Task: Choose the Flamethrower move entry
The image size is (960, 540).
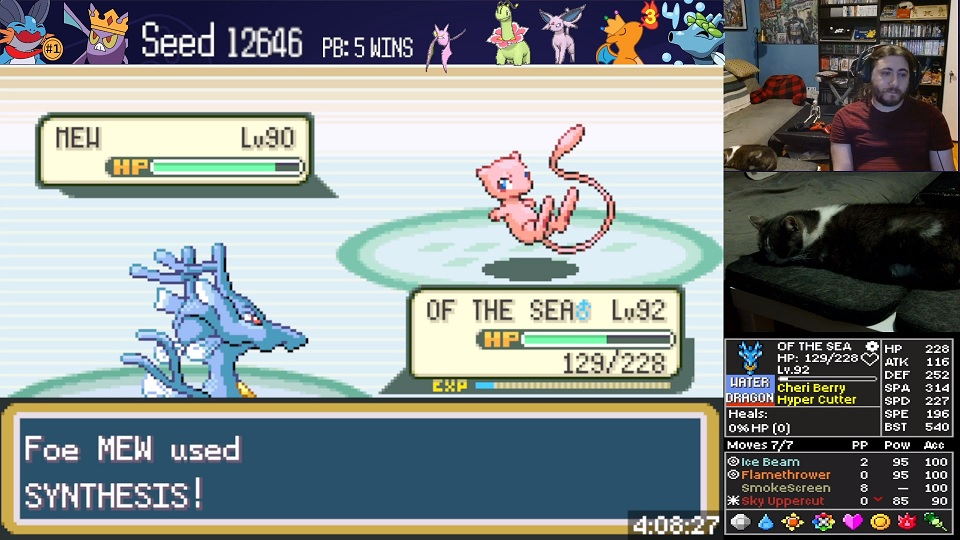Action: point(785,475)
